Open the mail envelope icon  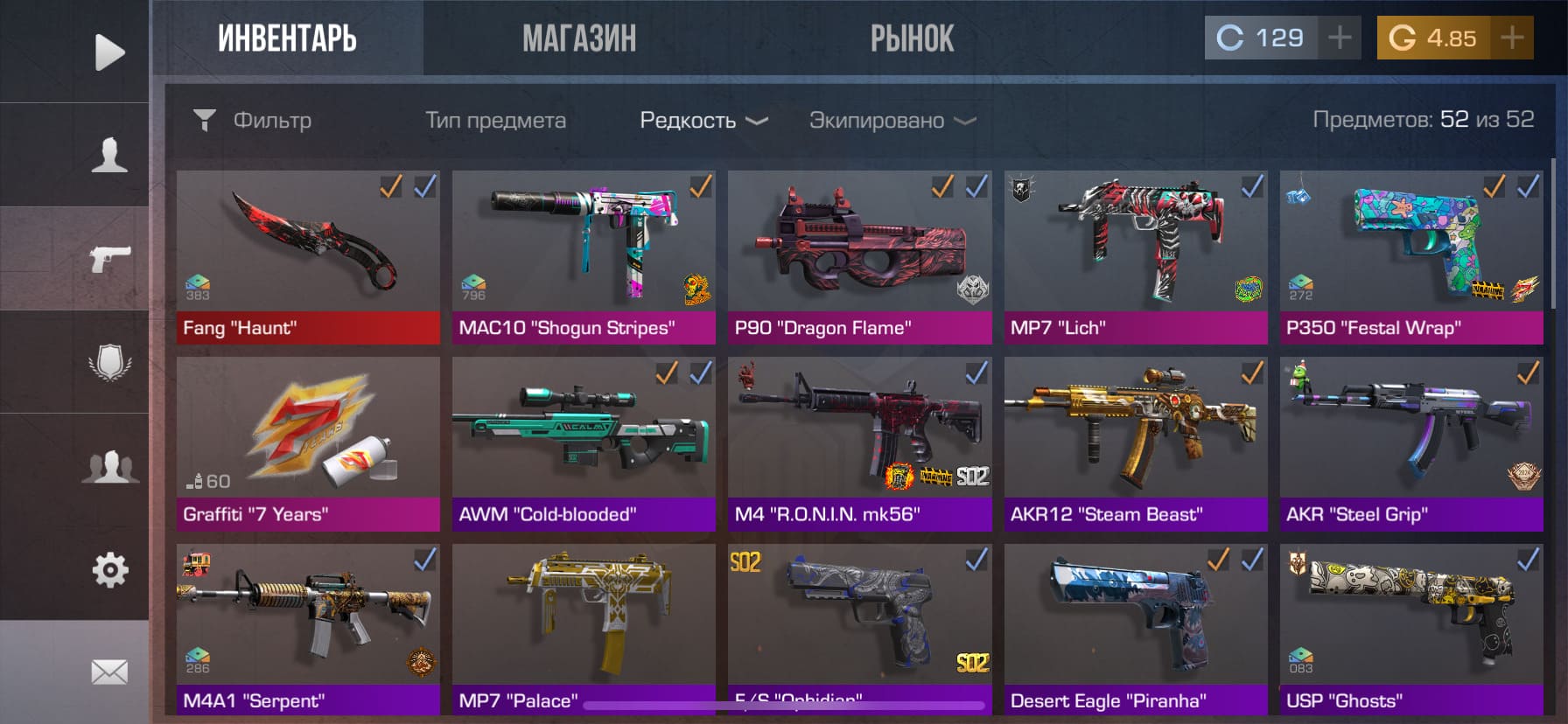(x=109, y=672)
